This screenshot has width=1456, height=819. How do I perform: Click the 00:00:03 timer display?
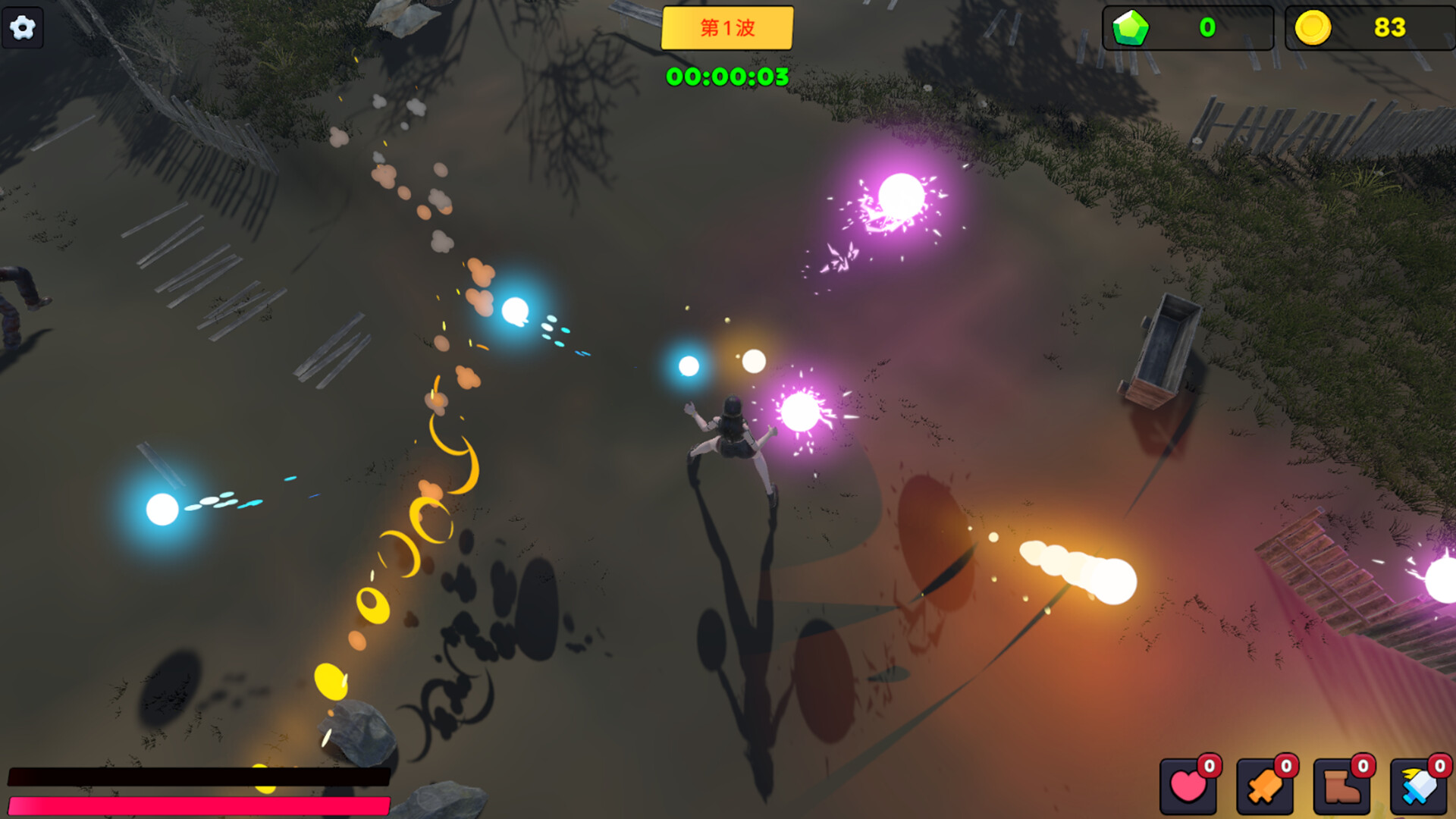coord(727,76)
